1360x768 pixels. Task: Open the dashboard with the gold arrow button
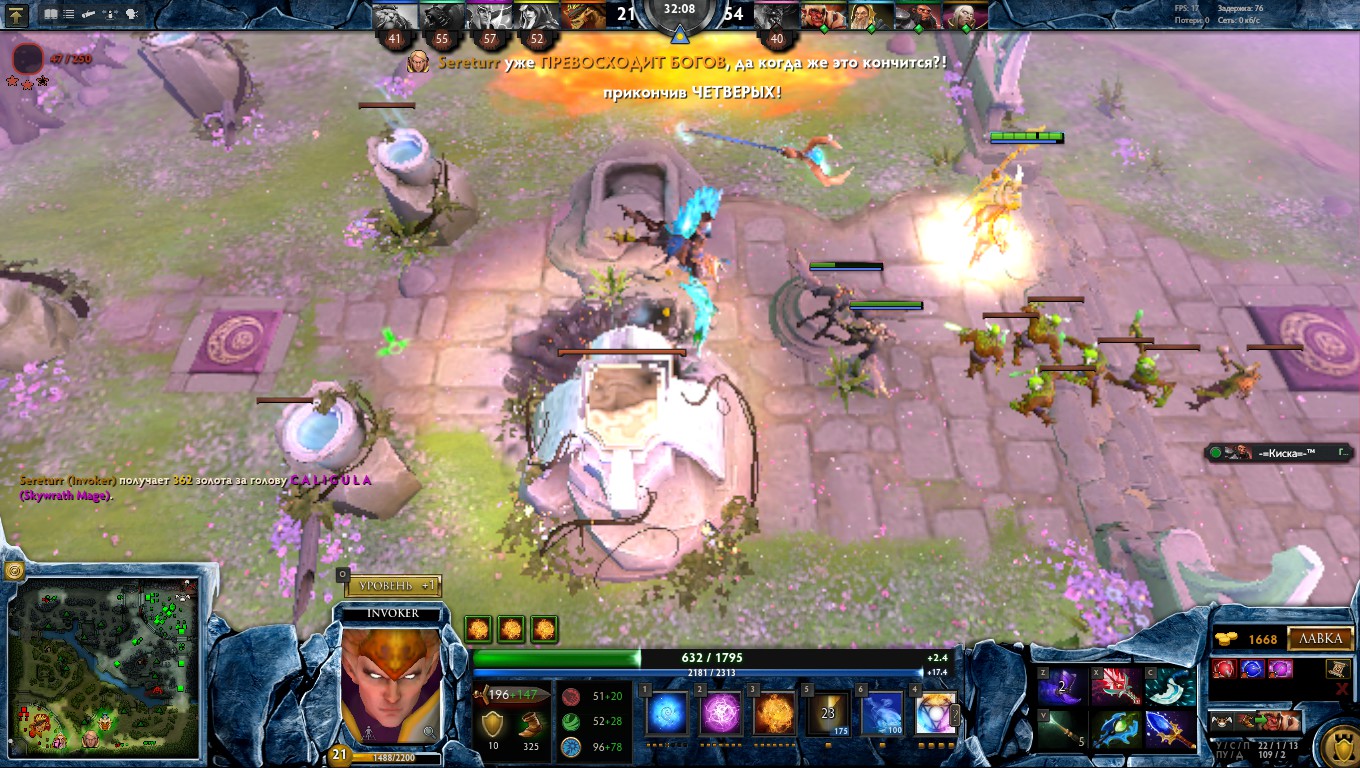pos(17,14)
